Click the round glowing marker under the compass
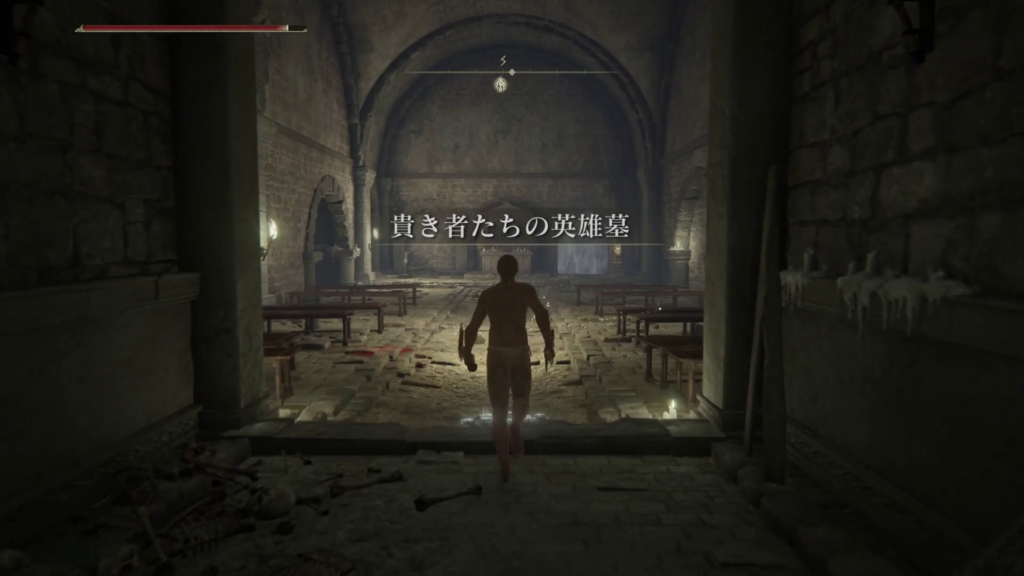Image resolution: width=1024 pixels, height=576 pixels. pyautogui.click(x=501, y=86)
